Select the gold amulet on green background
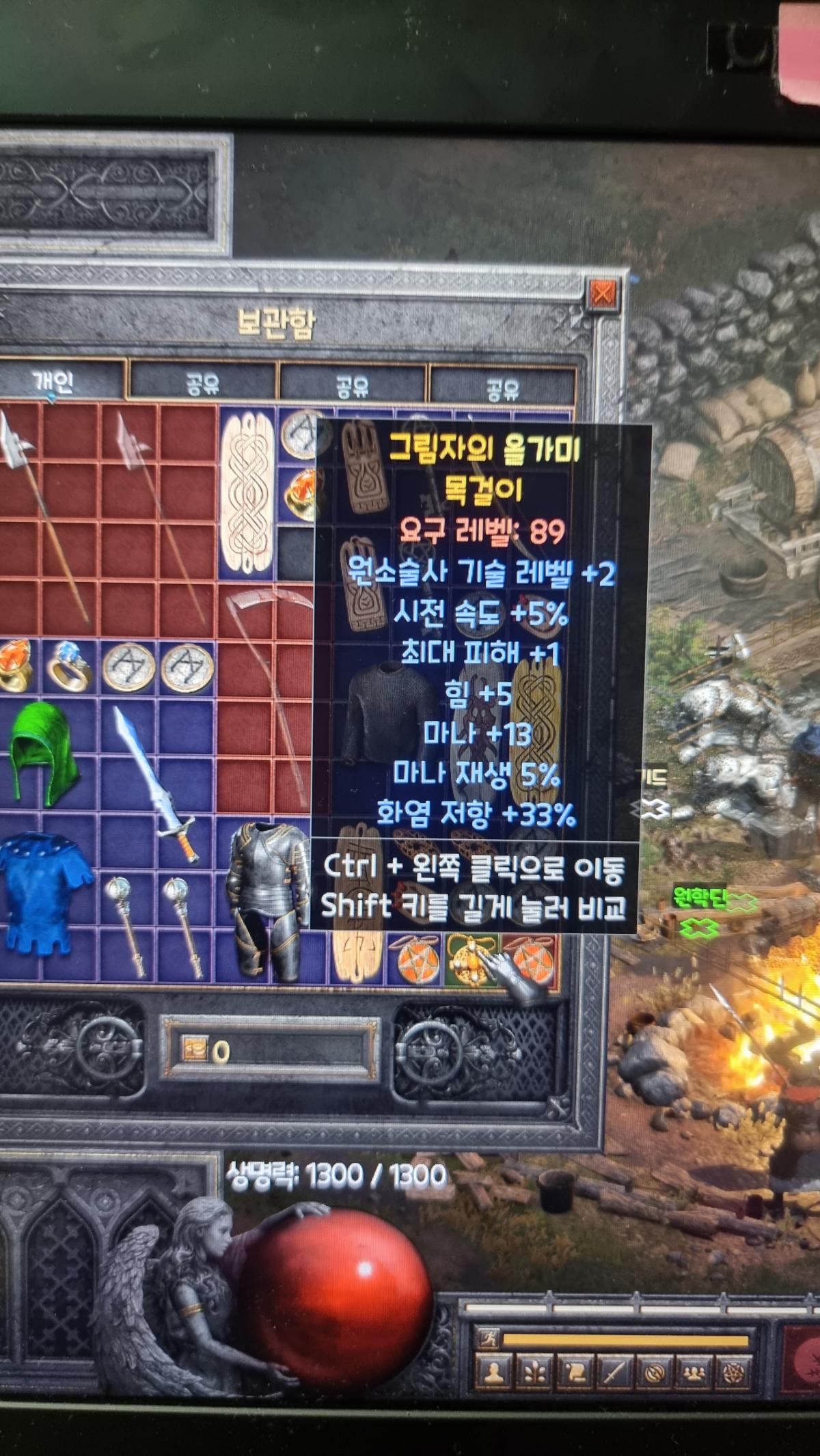Screen dimensions: 820x1456 (471, 960)
